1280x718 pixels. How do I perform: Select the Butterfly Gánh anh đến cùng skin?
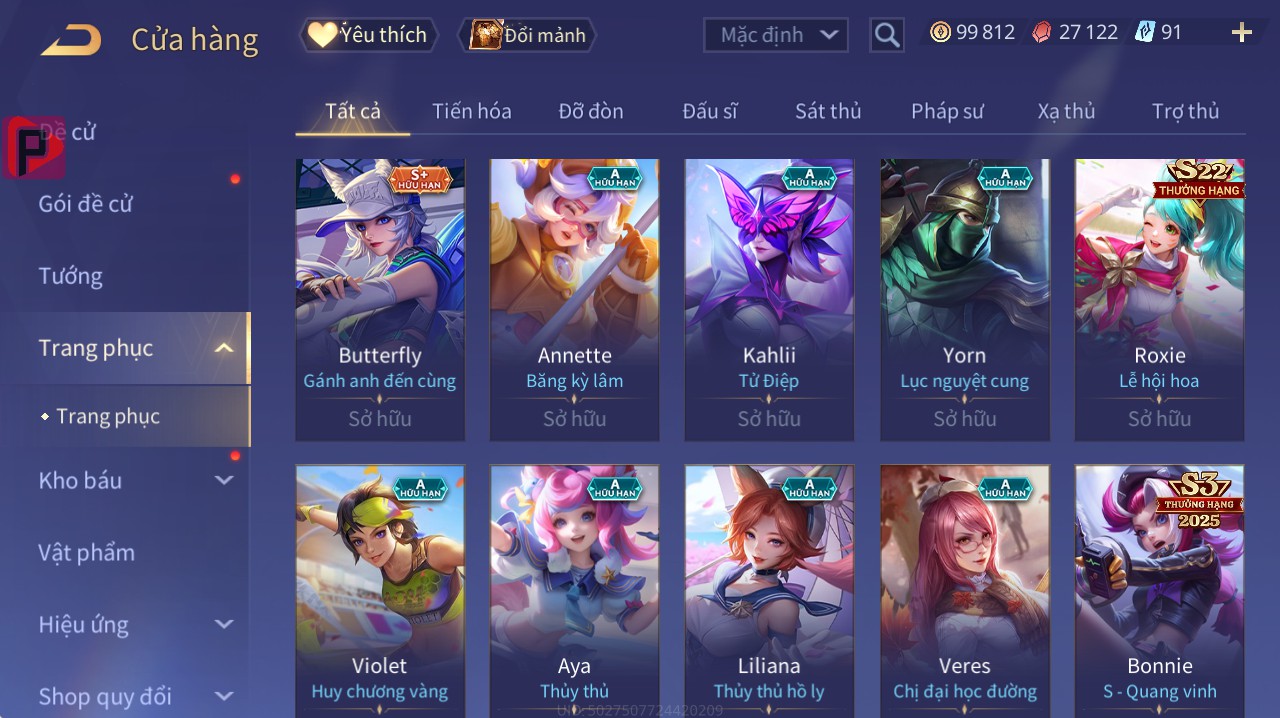click(x=380, y=299)
